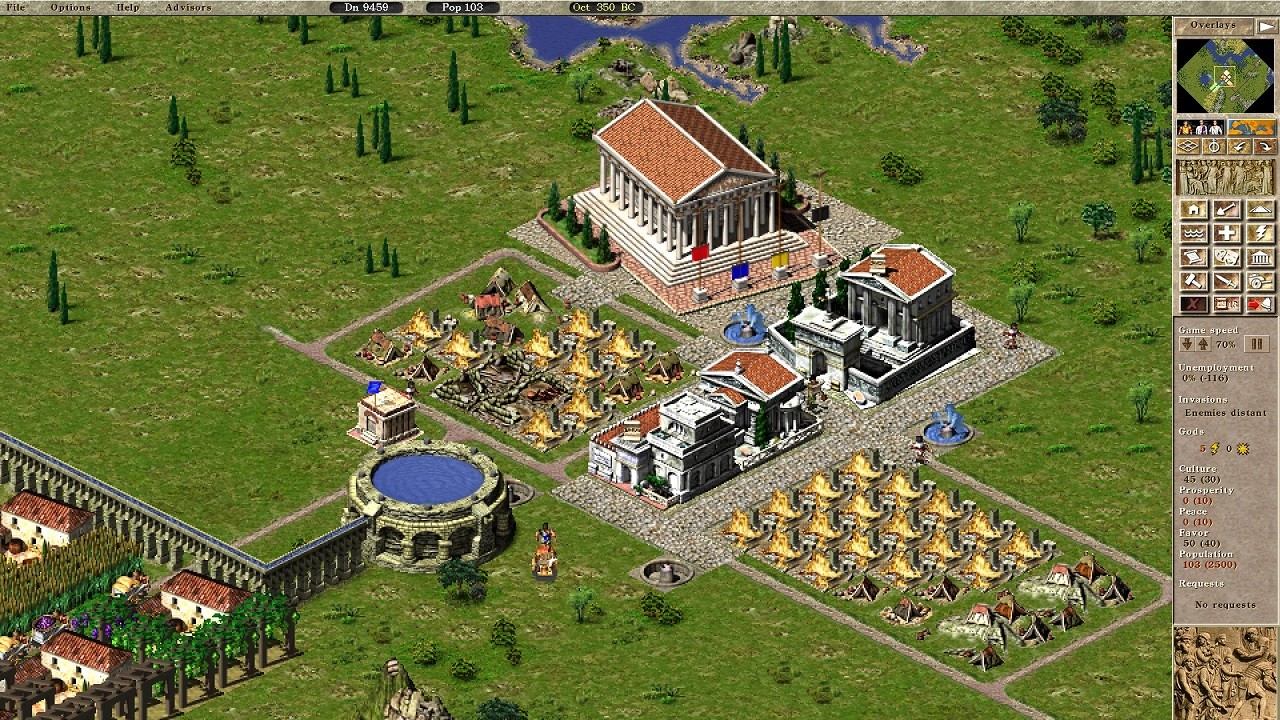The height and width of the screenshot is (720, 1280).
Task: Open the scroll icon for education buildings
Action: pos(1194,257)
